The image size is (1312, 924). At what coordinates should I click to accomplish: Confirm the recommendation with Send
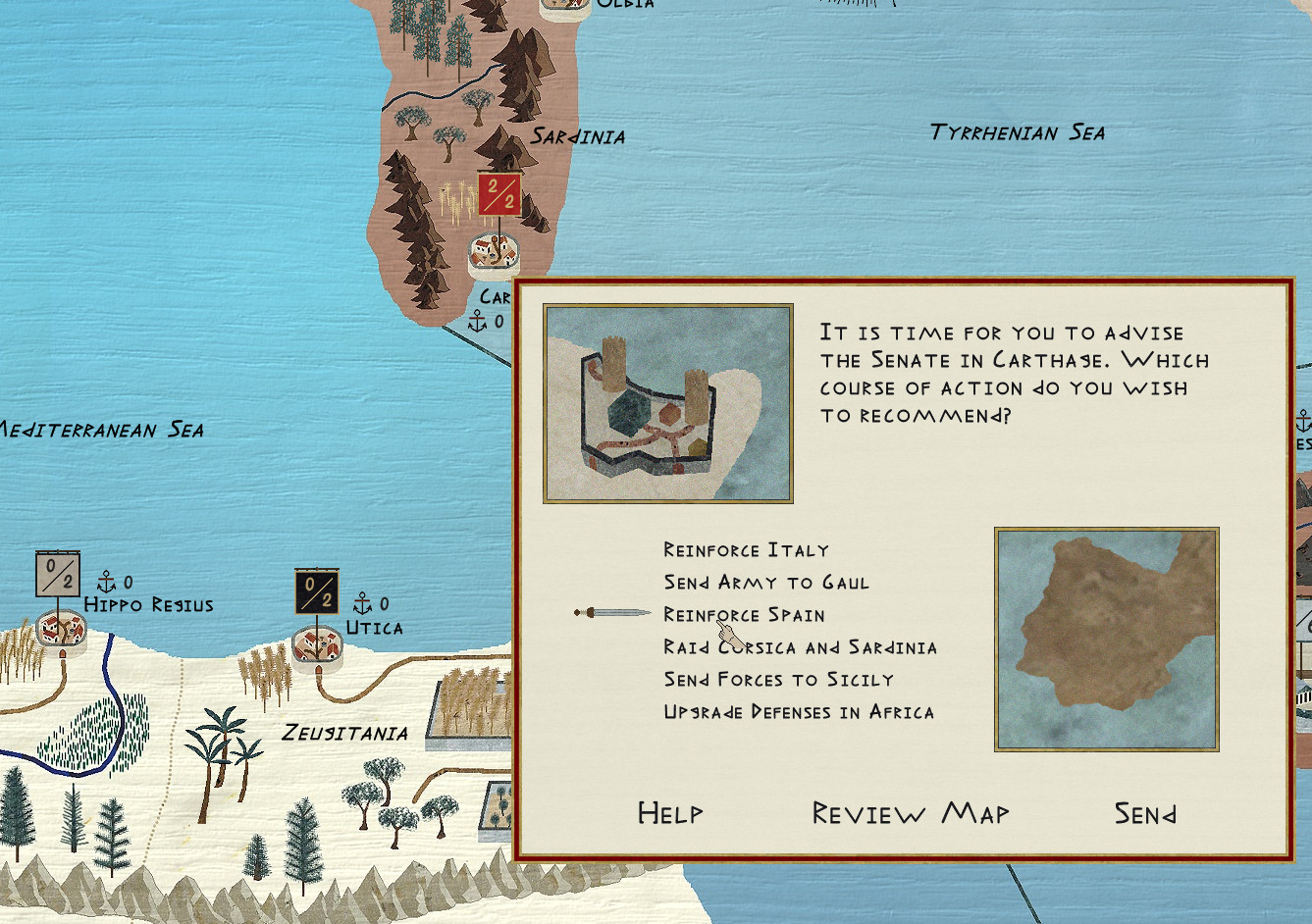click(x=1144, y=813)
